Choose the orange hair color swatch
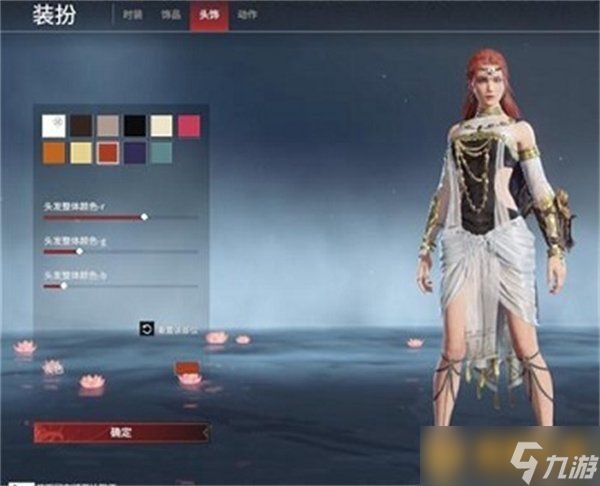 tap(54, 152)
